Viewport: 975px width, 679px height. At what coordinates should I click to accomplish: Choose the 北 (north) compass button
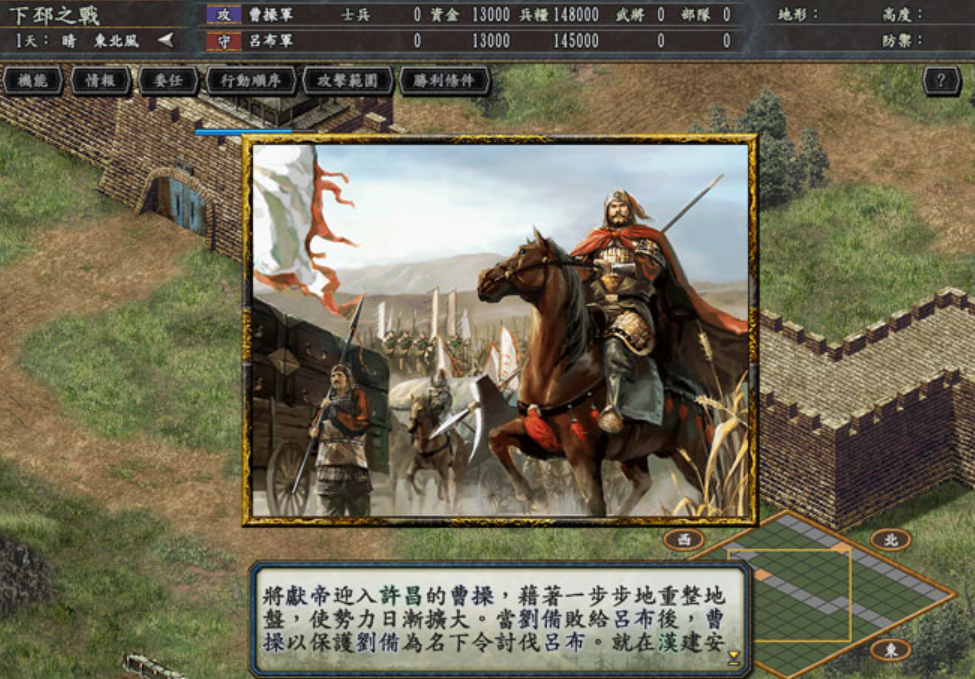point(890,540)
